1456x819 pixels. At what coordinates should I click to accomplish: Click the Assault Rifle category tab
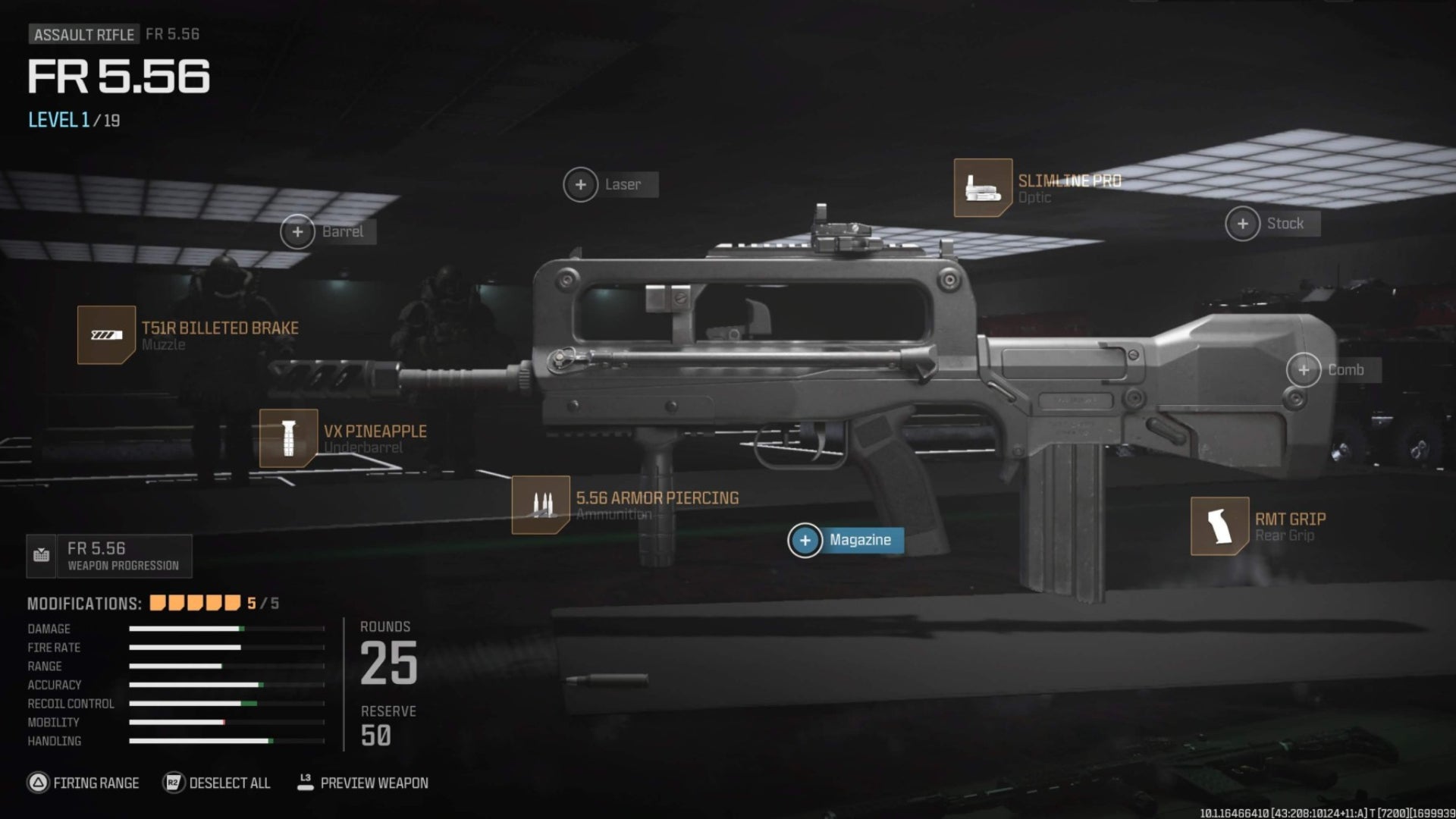point(83,33)
